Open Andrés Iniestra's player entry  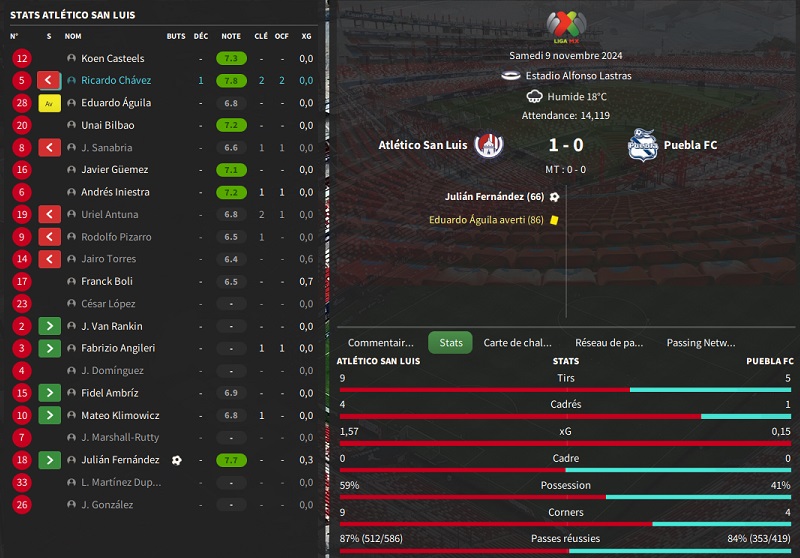[x=115, y=192]
